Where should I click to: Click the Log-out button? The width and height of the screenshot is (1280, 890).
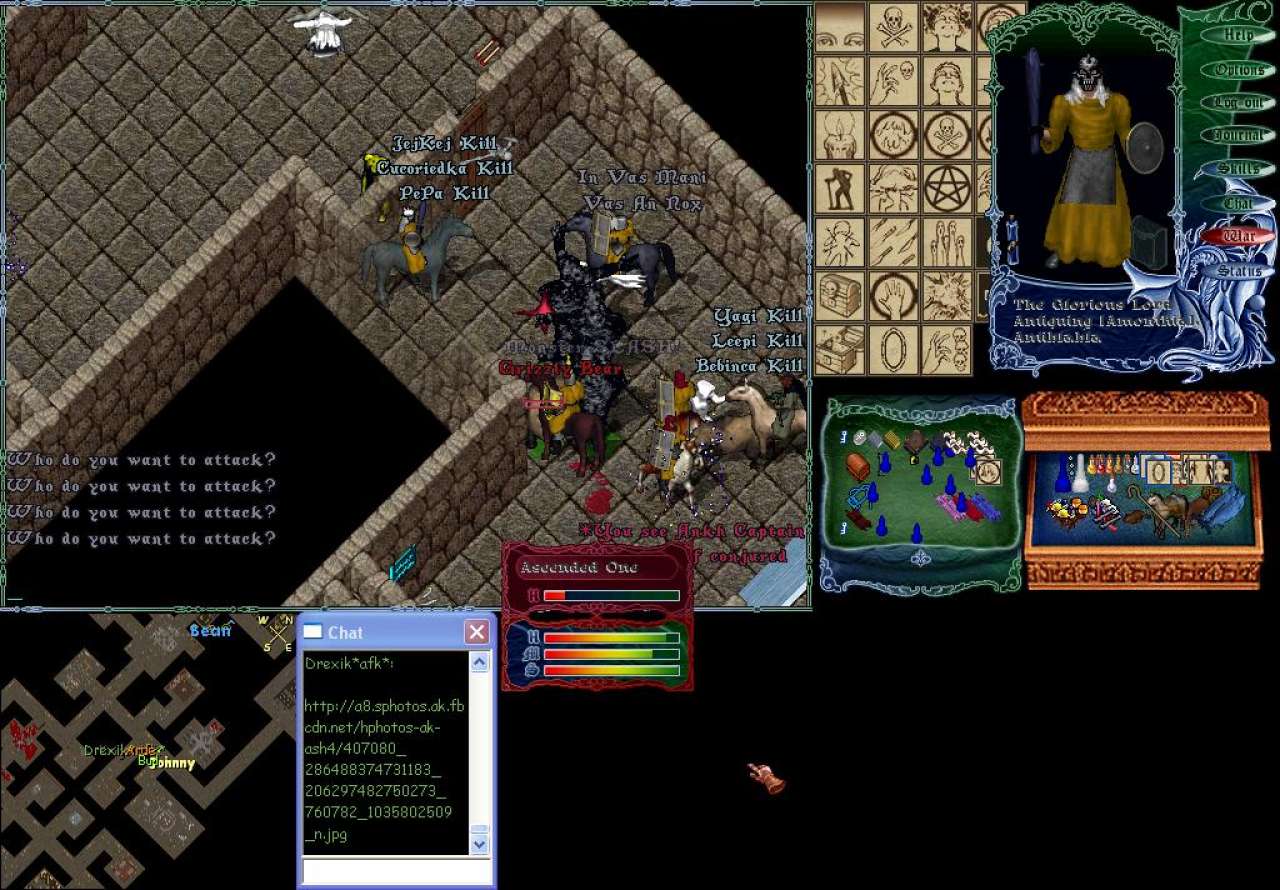click(1239, 103)
